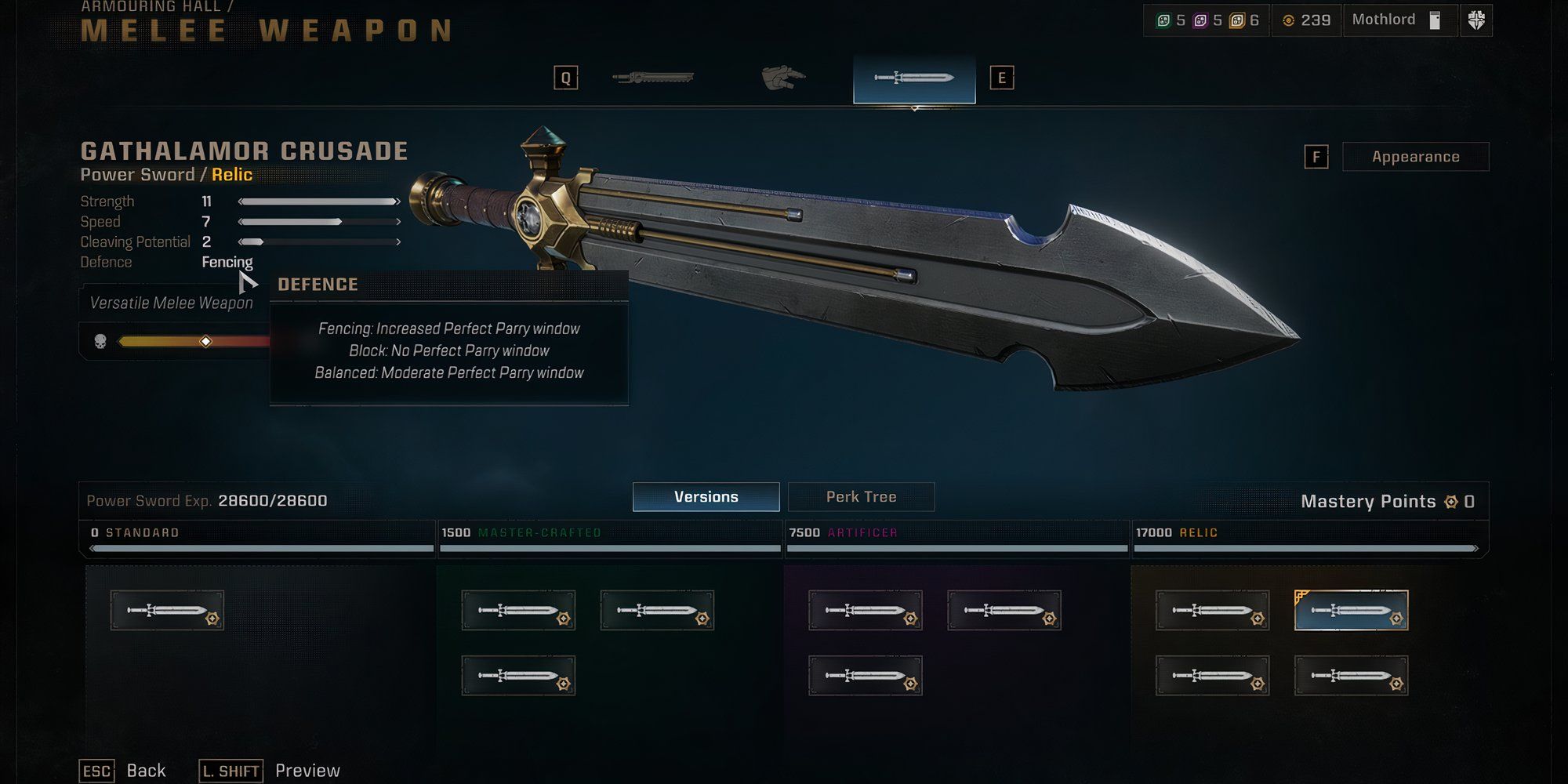The height and width of the screenshot is (784, 1568).
Task: Select the Standard tier power sword version
Action: pyautogui.click(x=167, y=611)
